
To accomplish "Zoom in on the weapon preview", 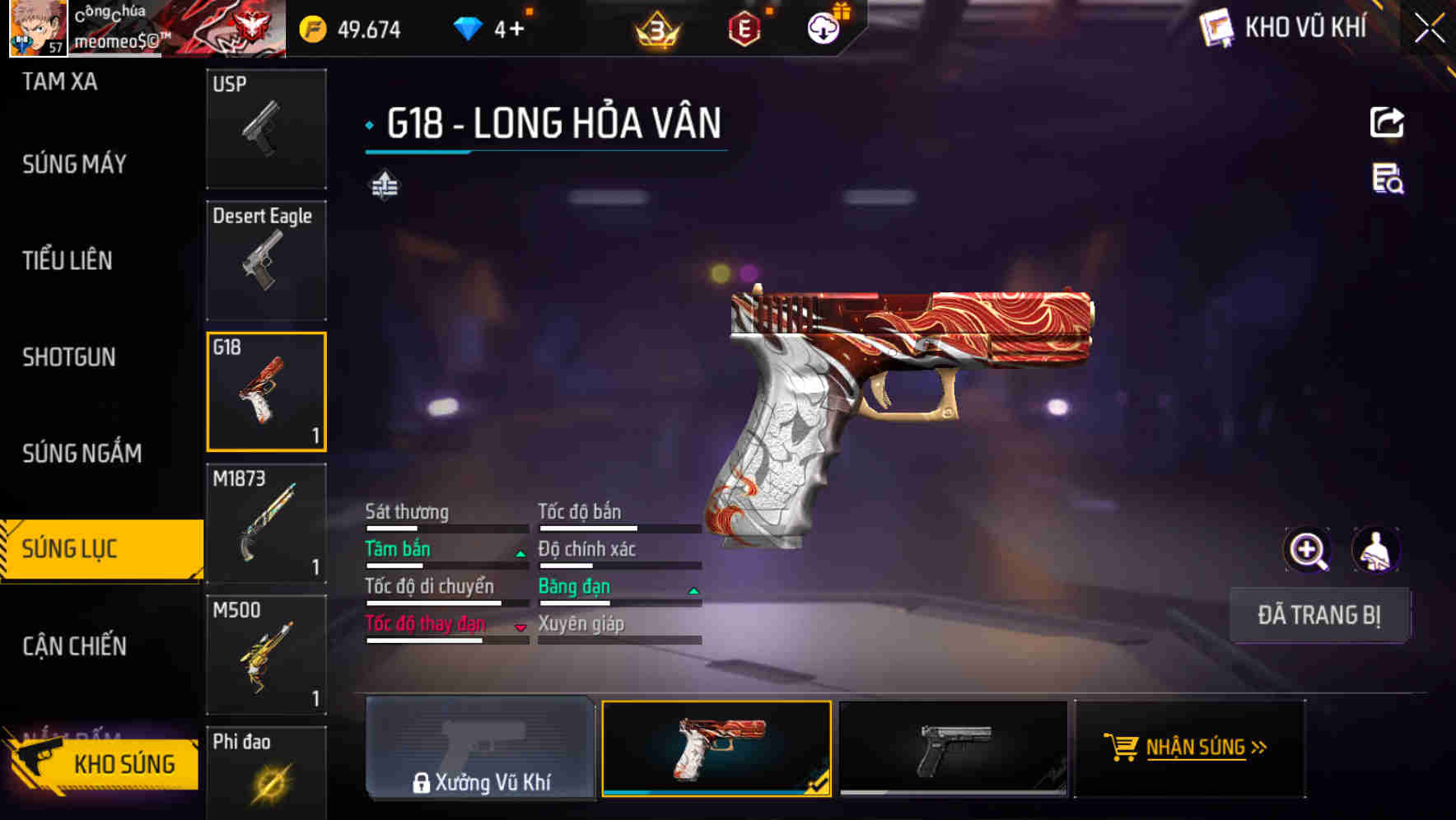I will [1307, 550].
